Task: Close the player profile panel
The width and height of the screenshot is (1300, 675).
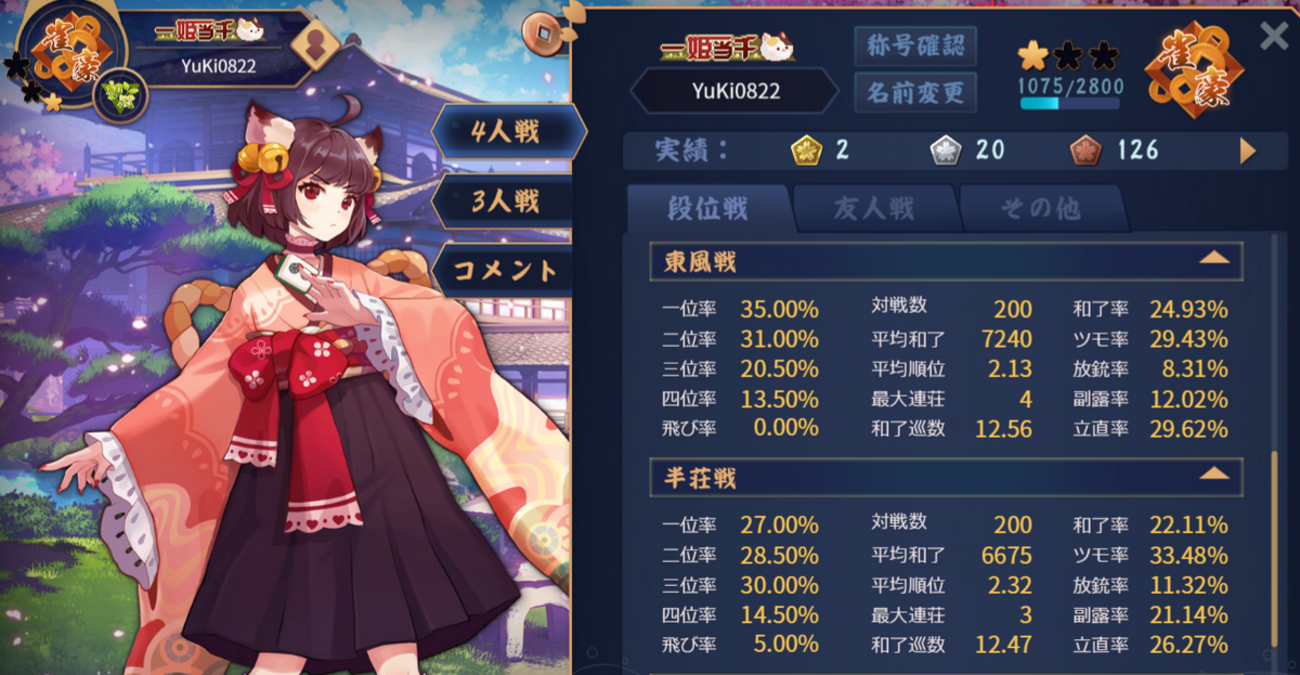Action: coord(1273,36)
